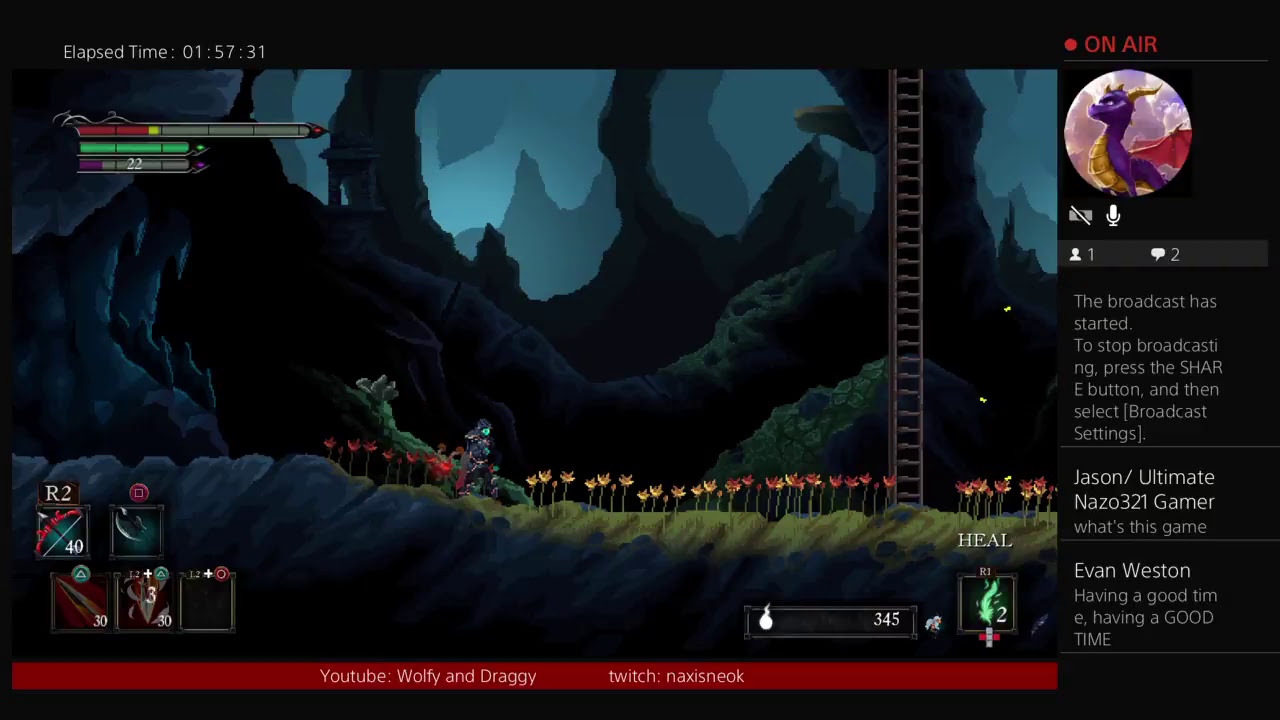Mute the microphone in the stream panel
The image size is (1280, 720).
(1112, 215)
